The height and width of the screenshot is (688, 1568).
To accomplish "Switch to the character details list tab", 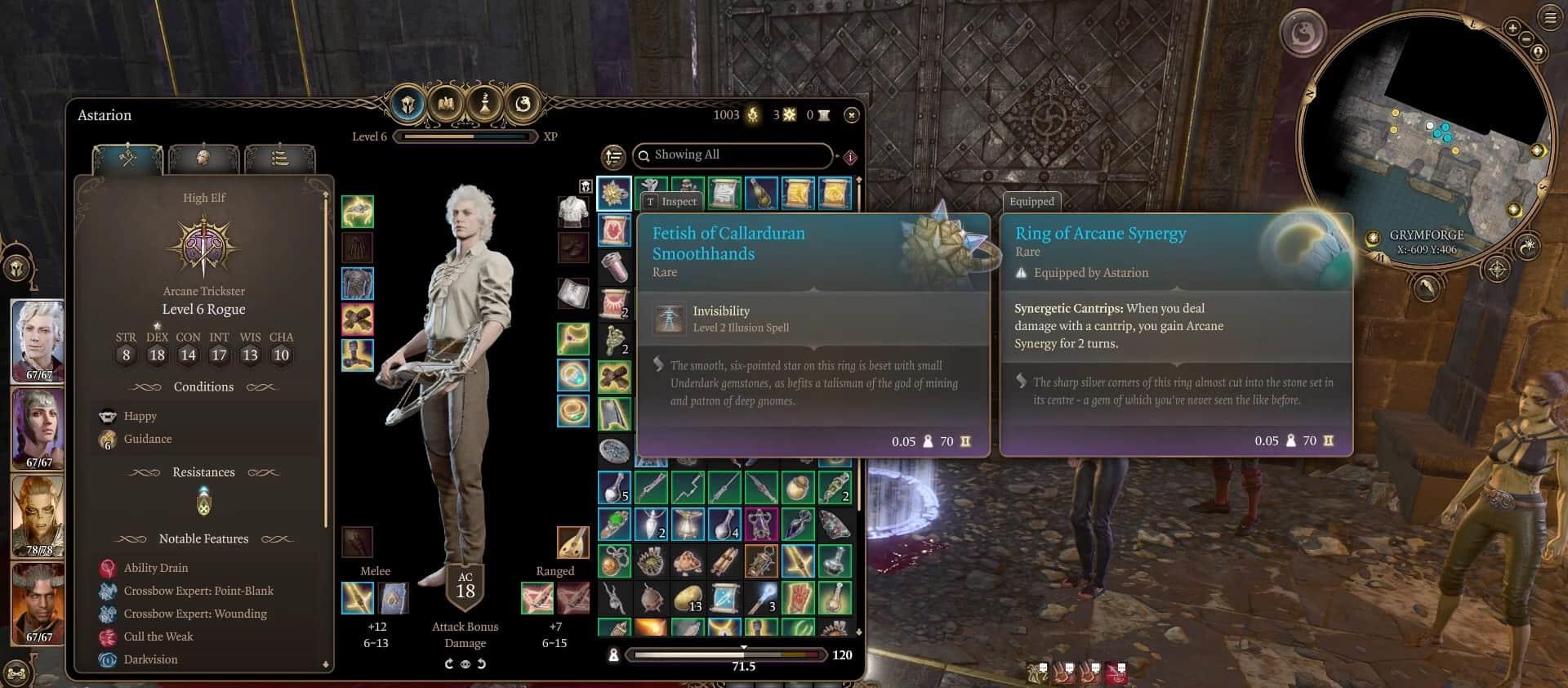I will (279, 157).
